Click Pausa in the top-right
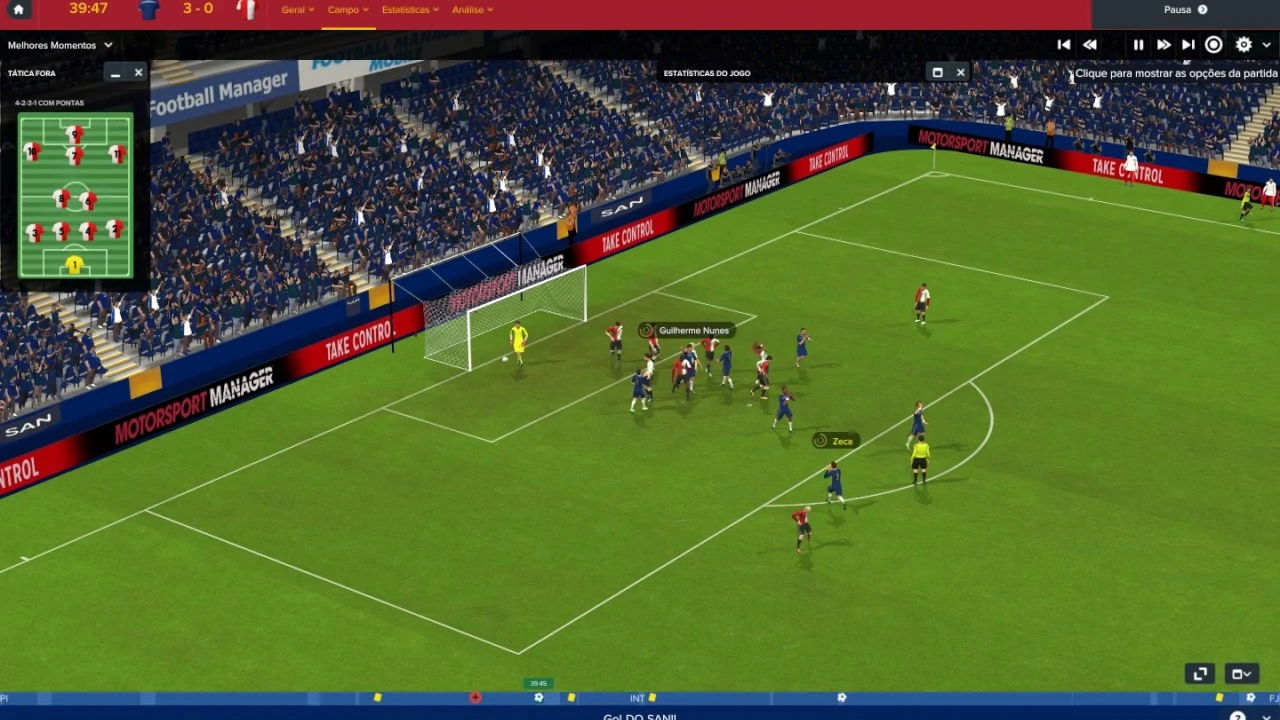 point(1177,9)
